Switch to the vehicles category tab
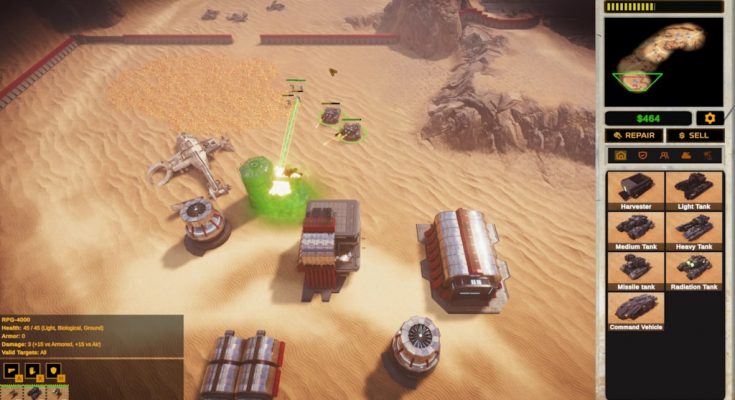The height and width of the screenshot is (400, 735). 686,156
